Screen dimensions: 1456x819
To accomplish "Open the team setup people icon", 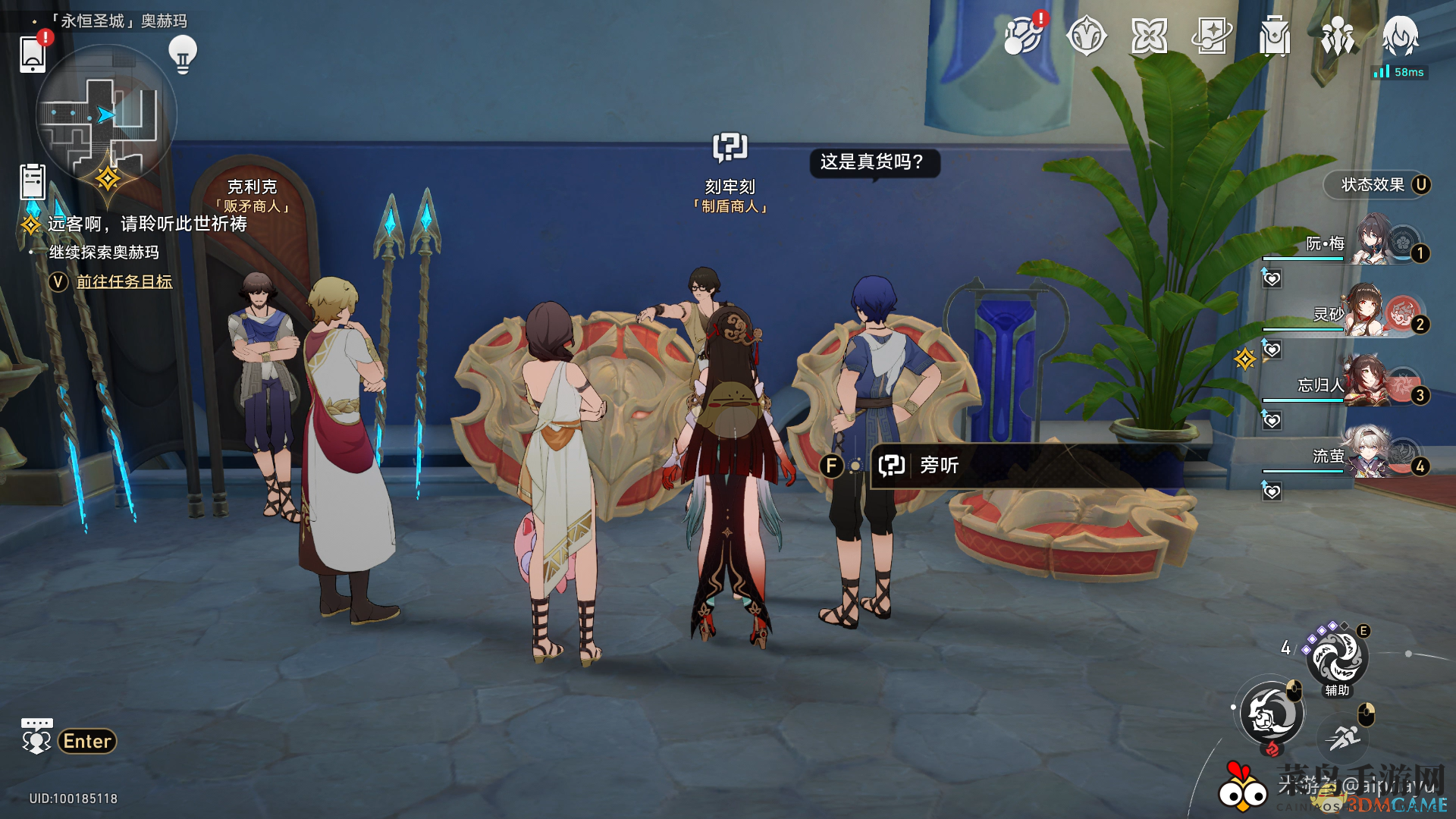I will (1338, 36).
